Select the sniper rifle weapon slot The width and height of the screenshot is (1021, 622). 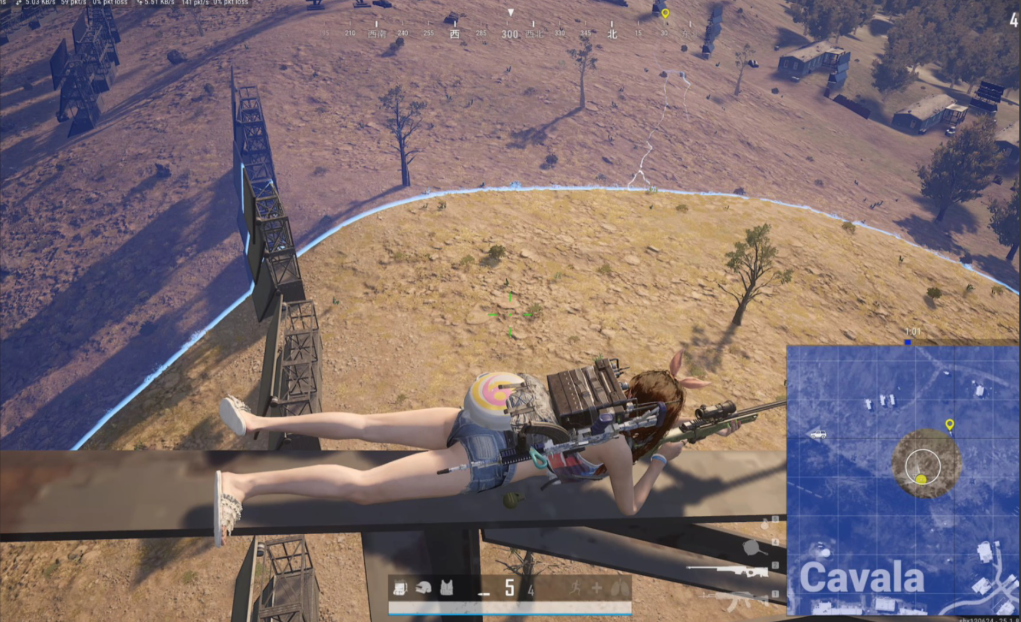731,571
